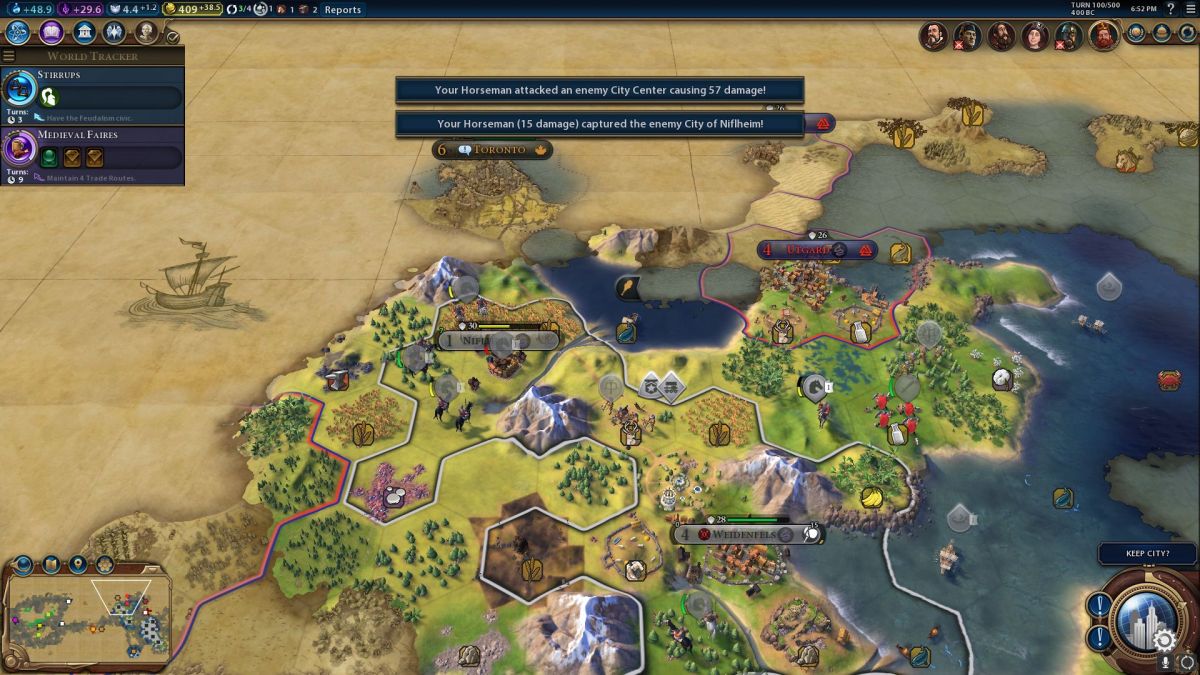1200x675 pixels.
Task: Open the Government screen icon
Action: (84, 32)
